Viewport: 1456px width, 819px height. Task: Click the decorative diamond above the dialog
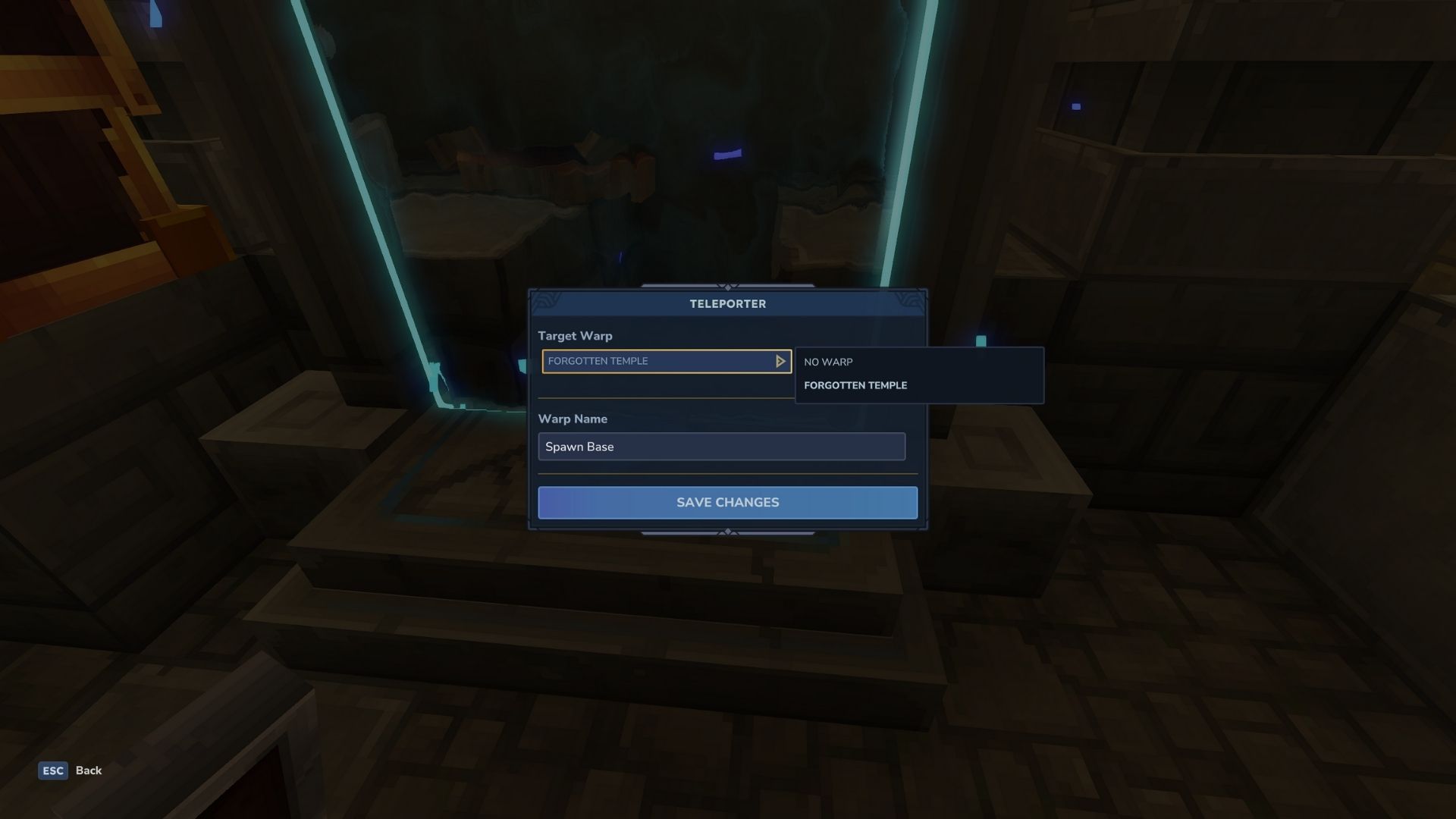pyautogui.click(x=728, y=288)
